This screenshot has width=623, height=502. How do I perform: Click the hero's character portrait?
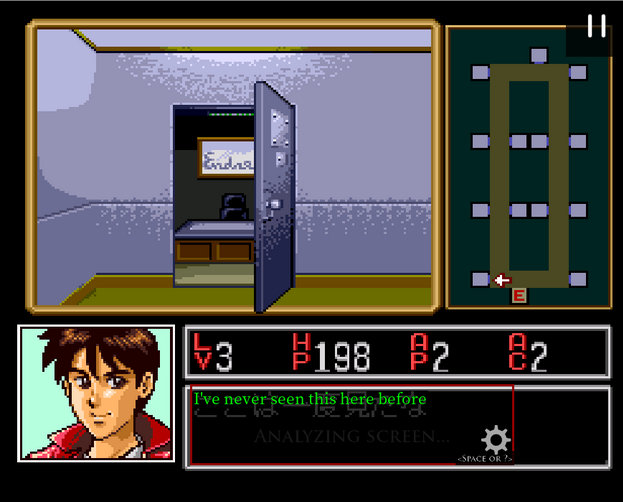pos(96,393)
